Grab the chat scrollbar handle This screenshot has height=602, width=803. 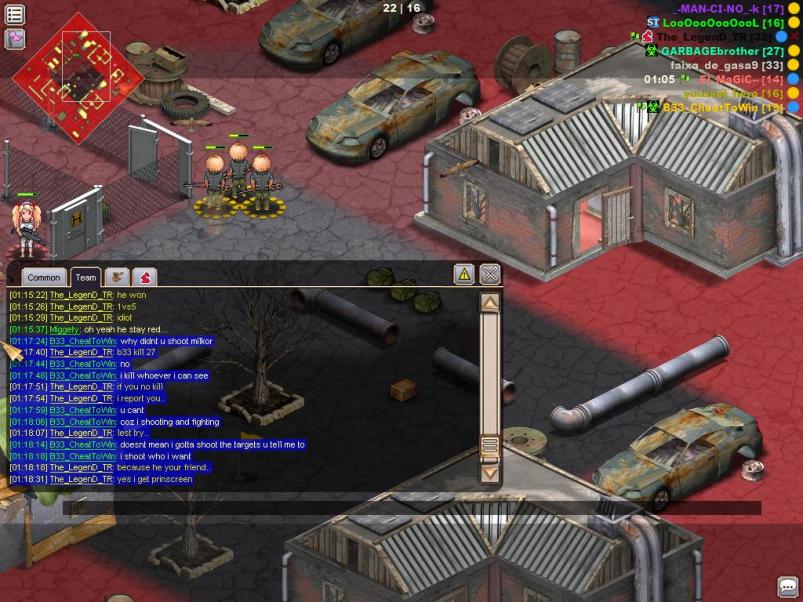point(490,446)
